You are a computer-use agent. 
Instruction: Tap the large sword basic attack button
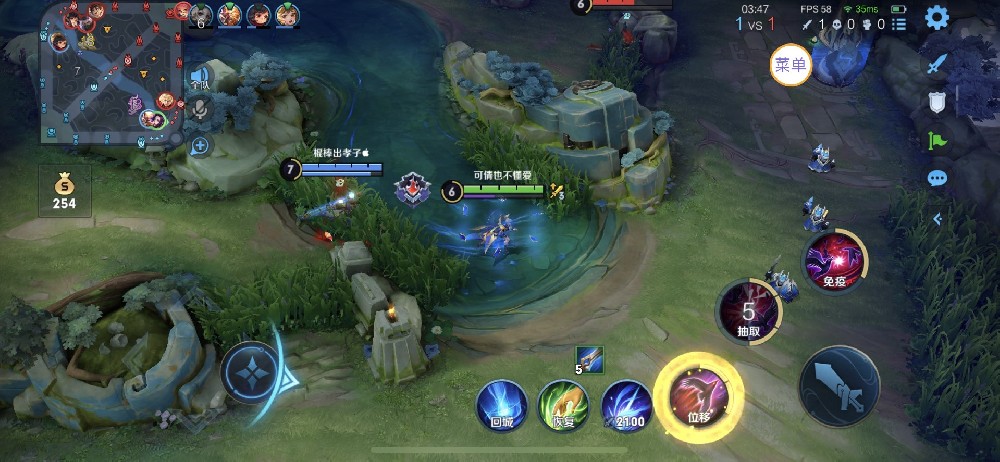point(839,385)
